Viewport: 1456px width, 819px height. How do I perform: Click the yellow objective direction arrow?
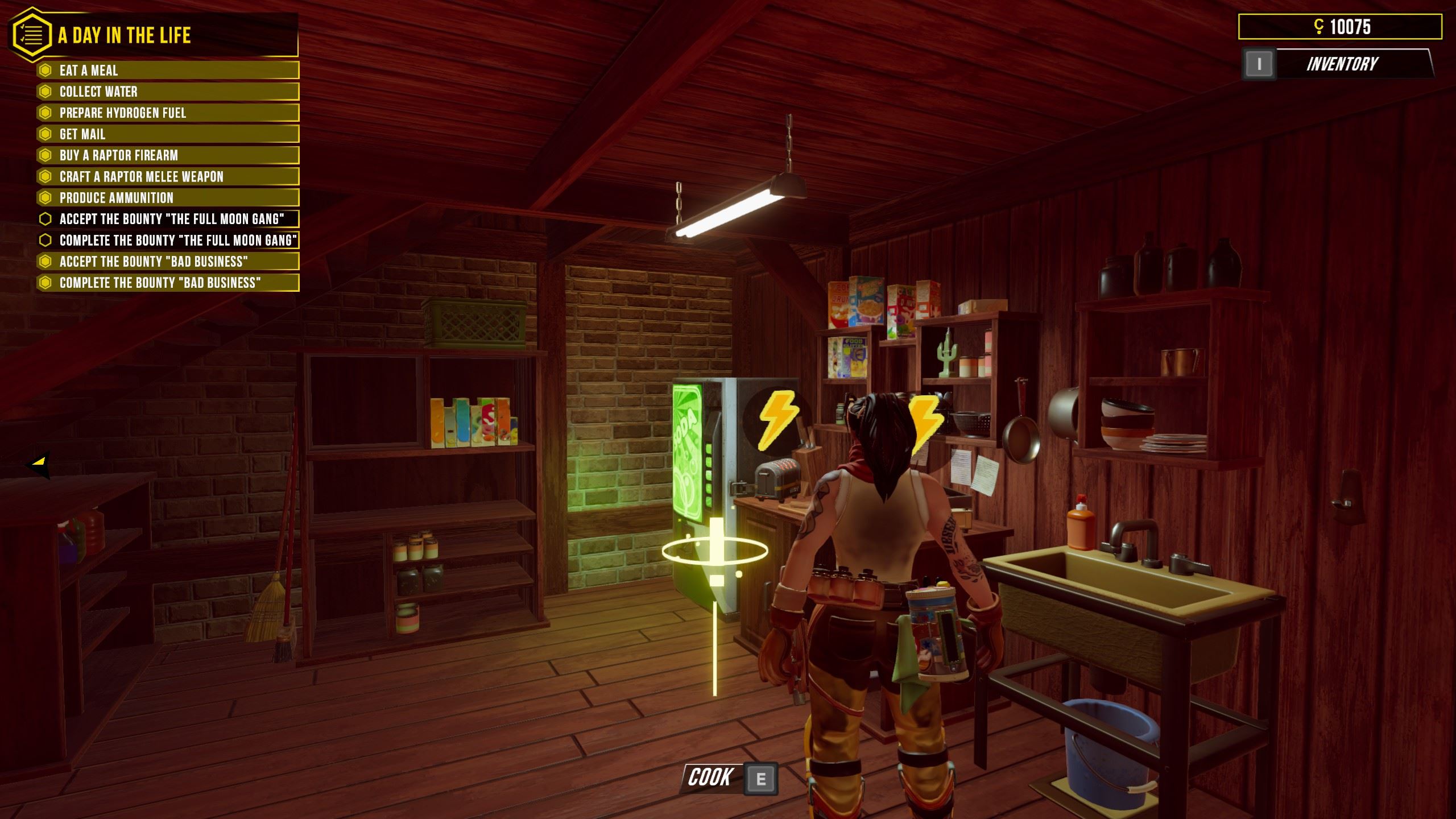coord(39,464)
